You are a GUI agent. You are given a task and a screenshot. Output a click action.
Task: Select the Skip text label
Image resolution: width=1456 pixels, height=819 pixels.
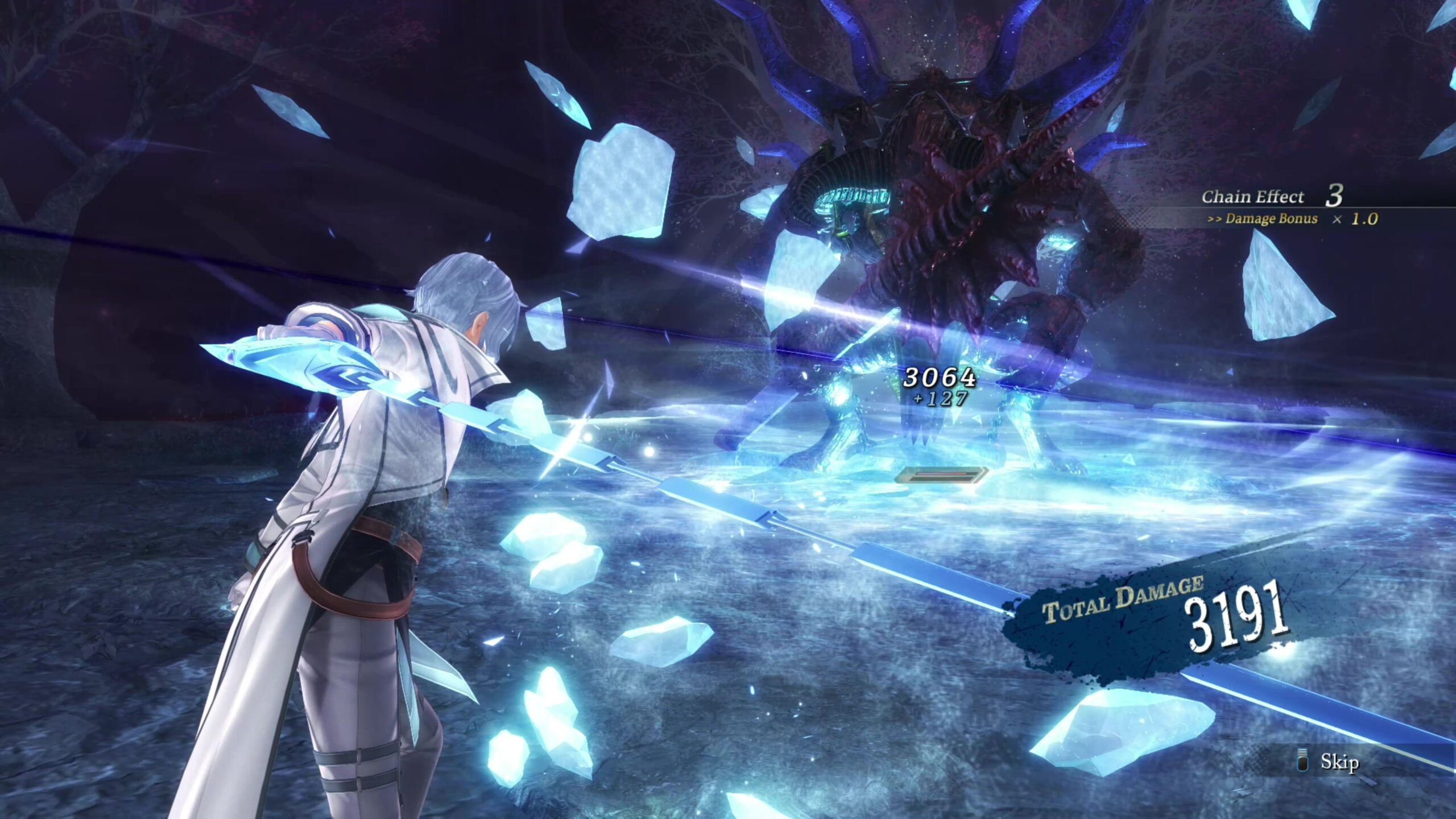1341,762
